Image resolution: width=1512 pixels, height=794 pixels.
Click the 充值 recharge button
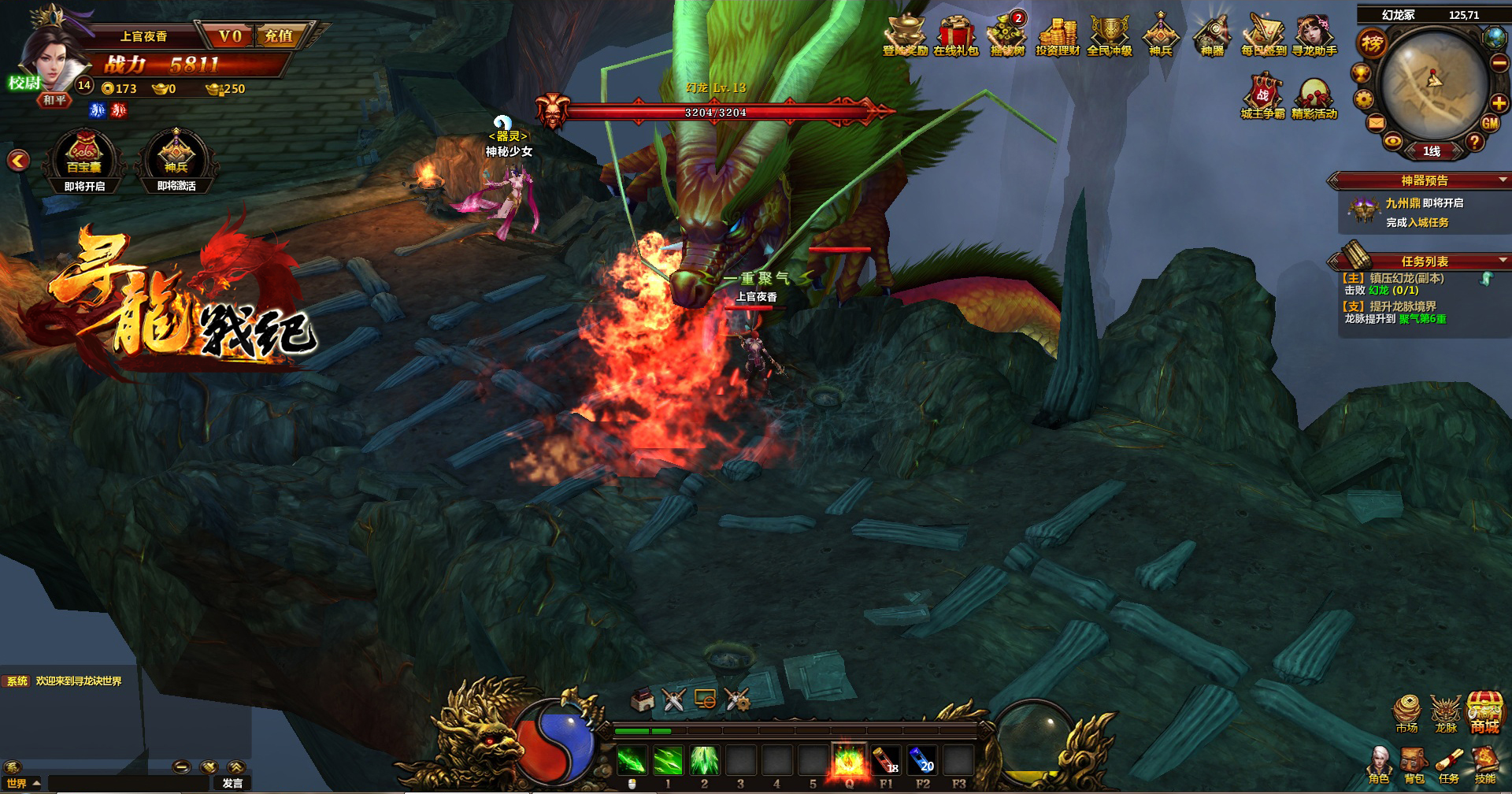click(x=279, y=36)
